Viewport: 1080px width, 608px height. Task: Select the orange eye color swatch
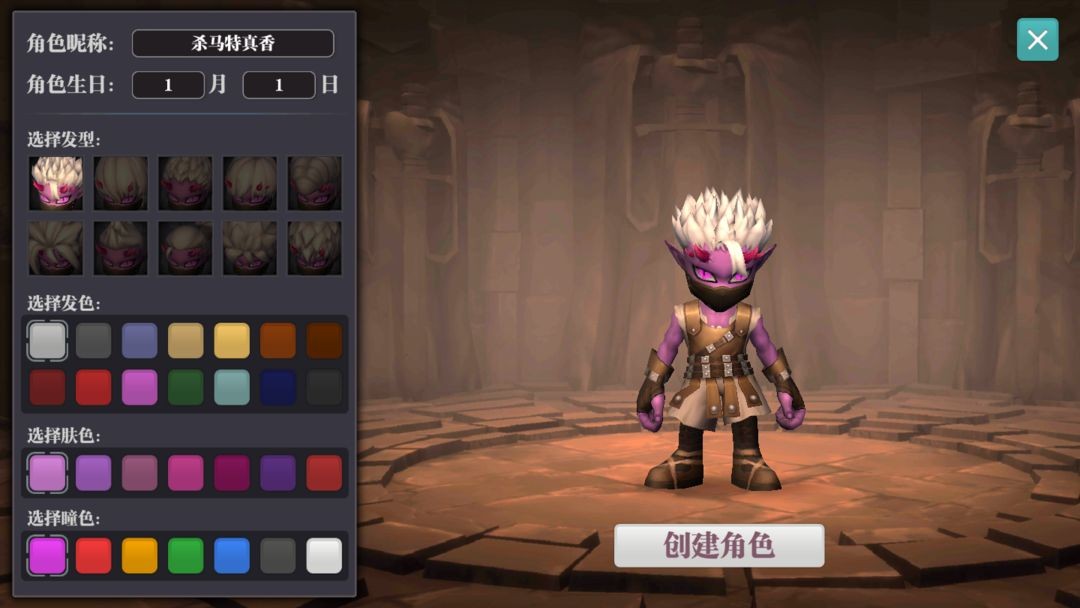[140, 556]
